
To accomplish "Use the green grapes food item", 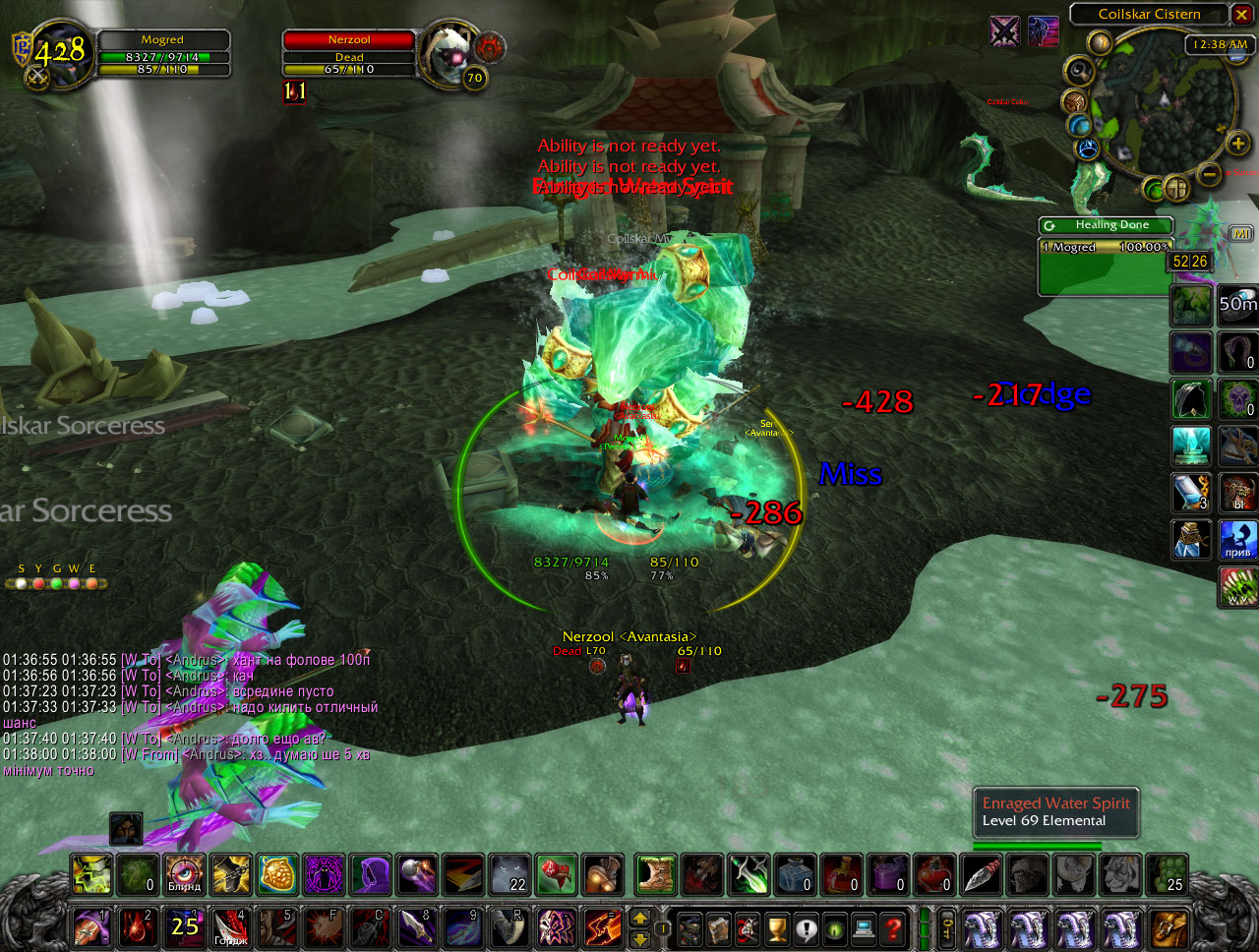I will [x=1167, y=873].
